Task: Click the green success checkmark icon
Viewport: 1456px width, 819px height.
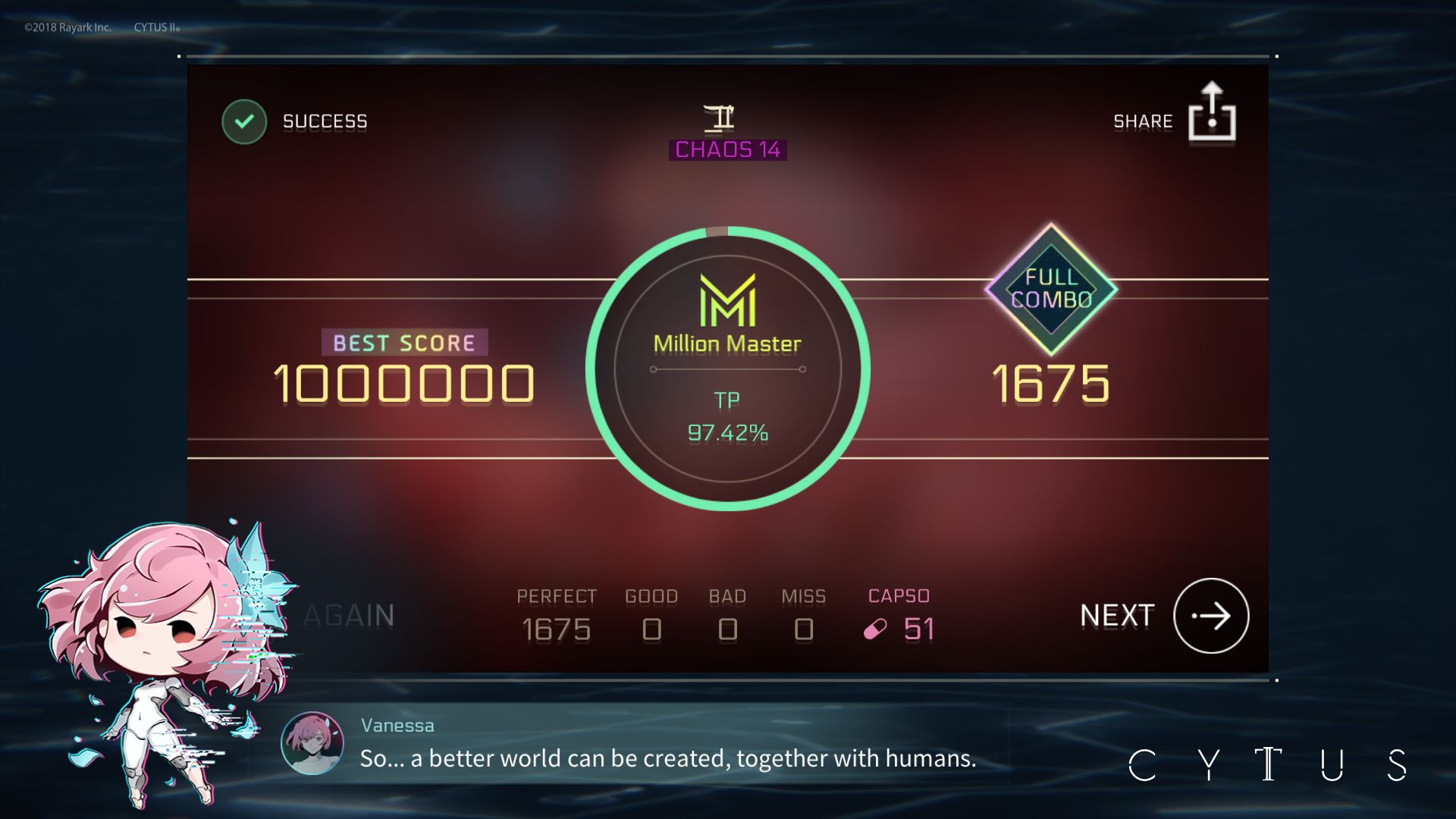Action: click(243, 120)
